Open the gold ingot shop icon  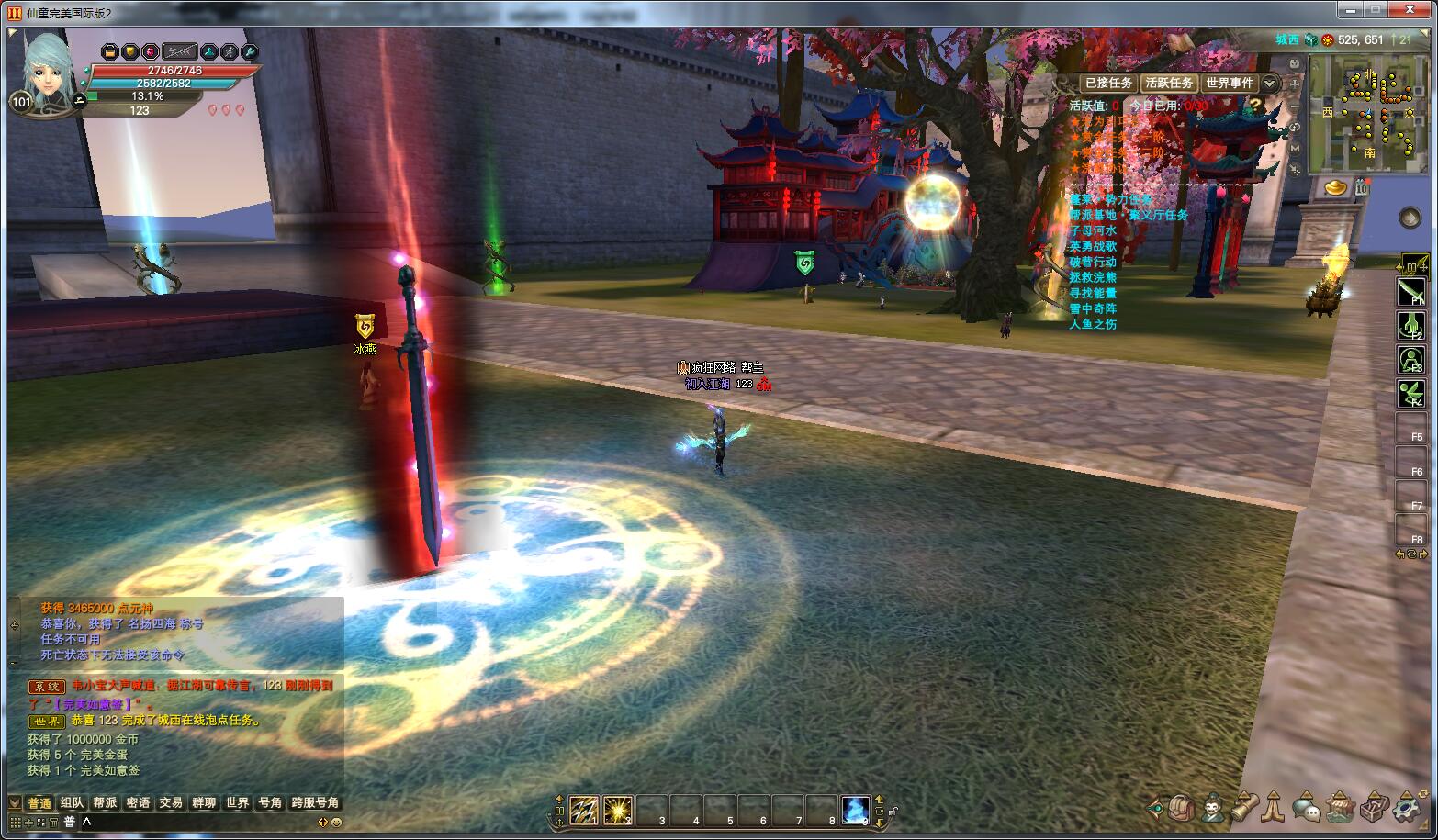pyautogui.click(x=1337, y=188)
